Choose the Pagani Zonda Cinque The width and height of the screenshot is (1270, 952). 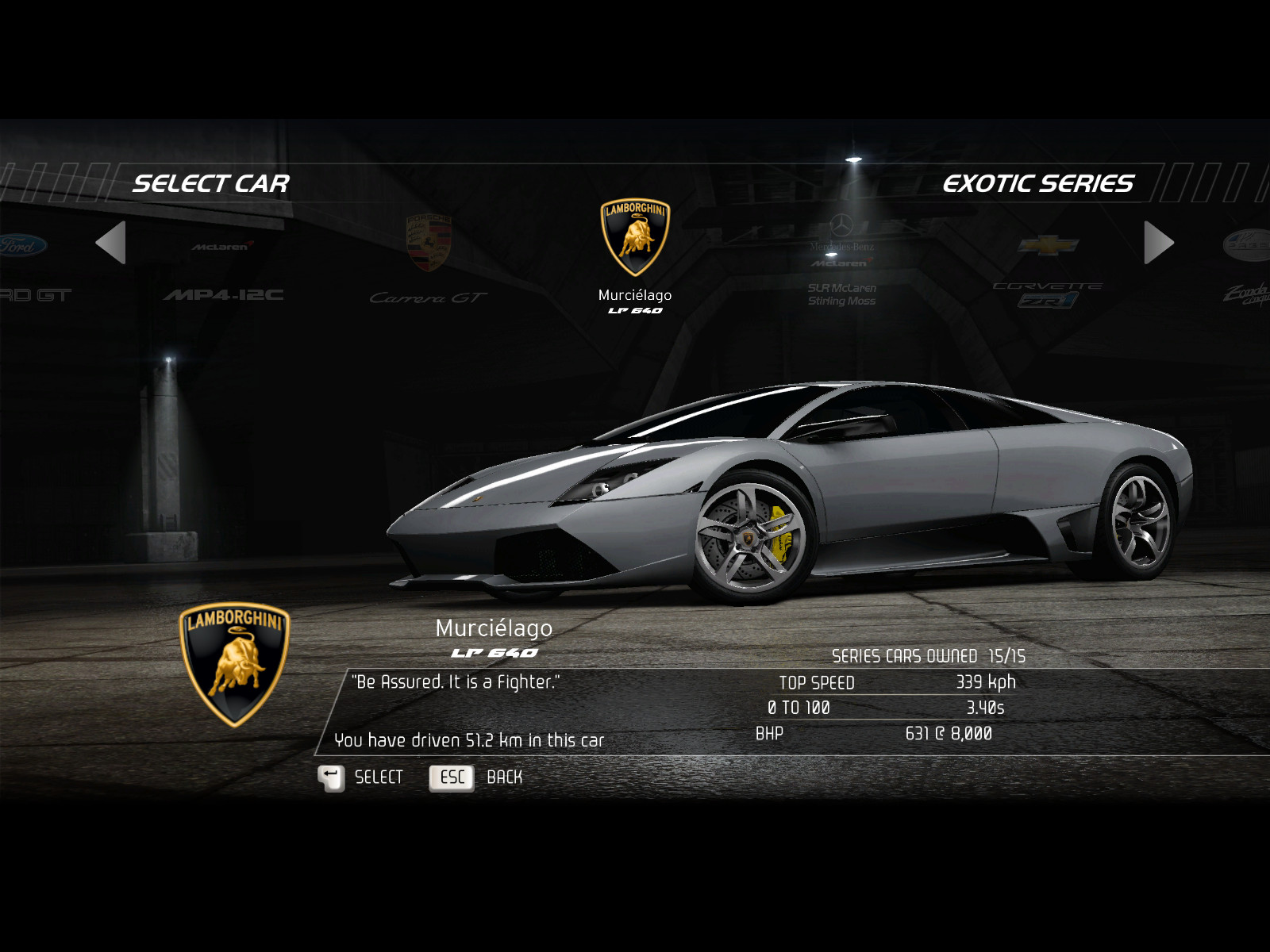click(1248, 270)
